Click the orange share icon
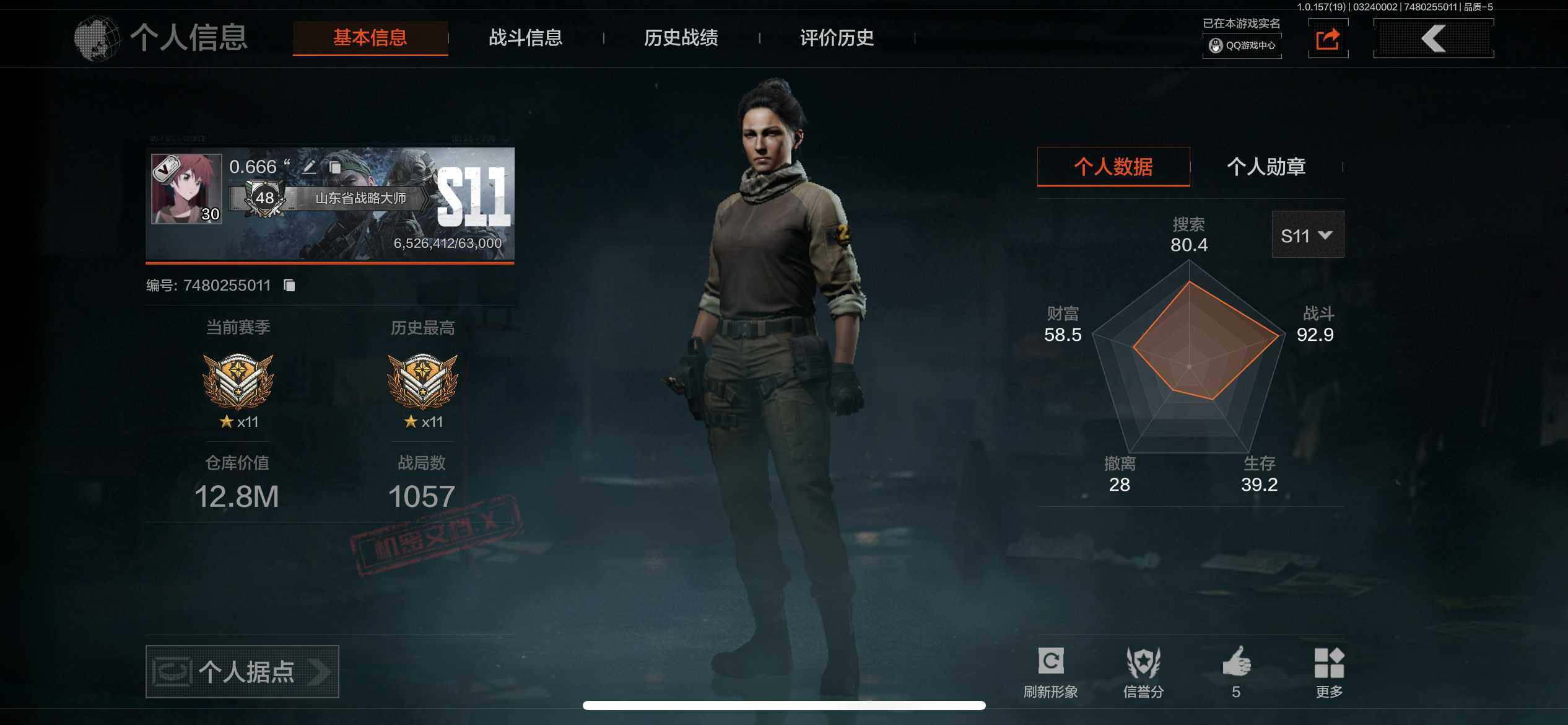1568x725 pixels. (1328, 39)
